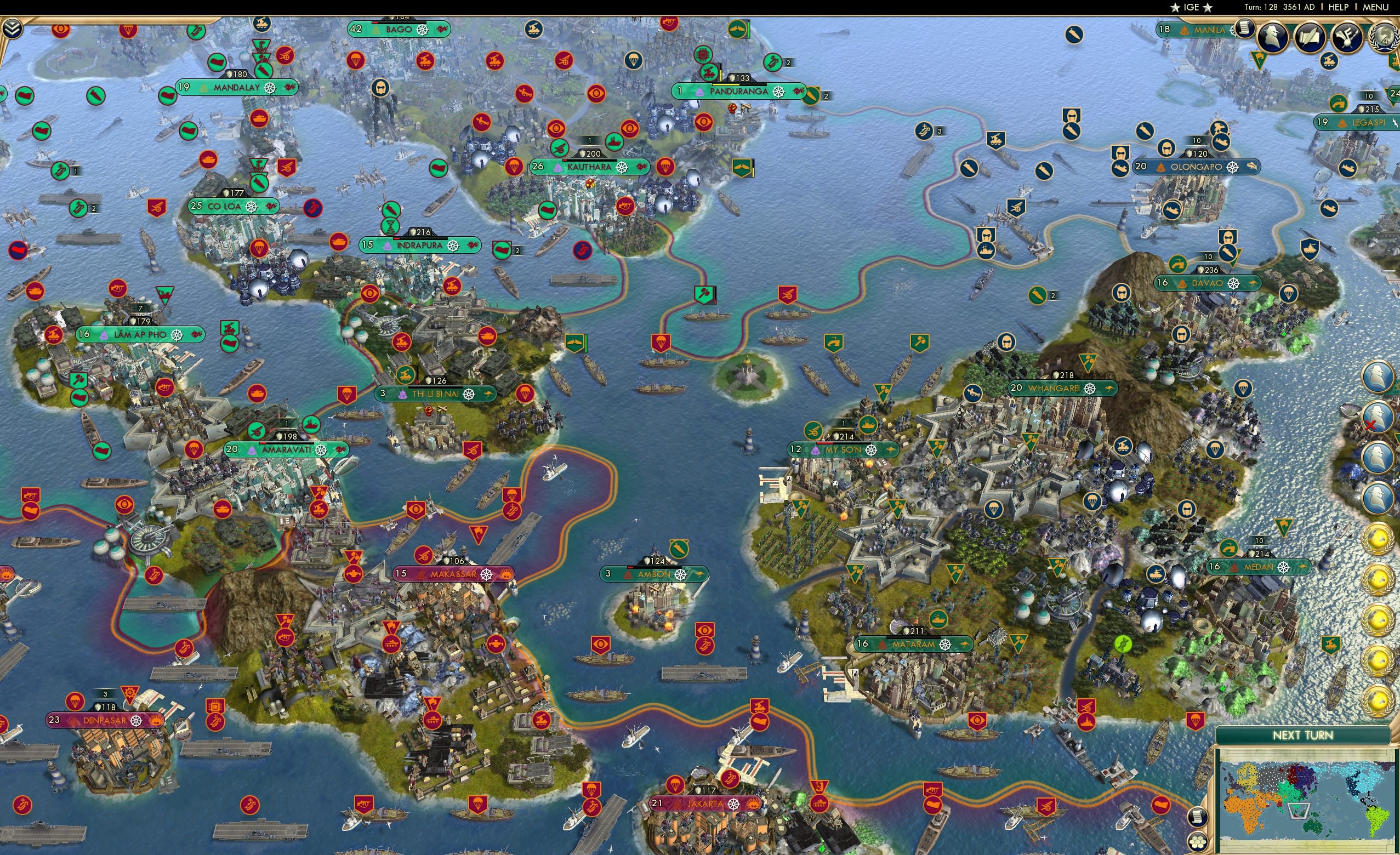This screenshot has width=1400, height=855.
Task: Open the Makassar city screen
Action: pyautogui.click(x=452, y=574)
